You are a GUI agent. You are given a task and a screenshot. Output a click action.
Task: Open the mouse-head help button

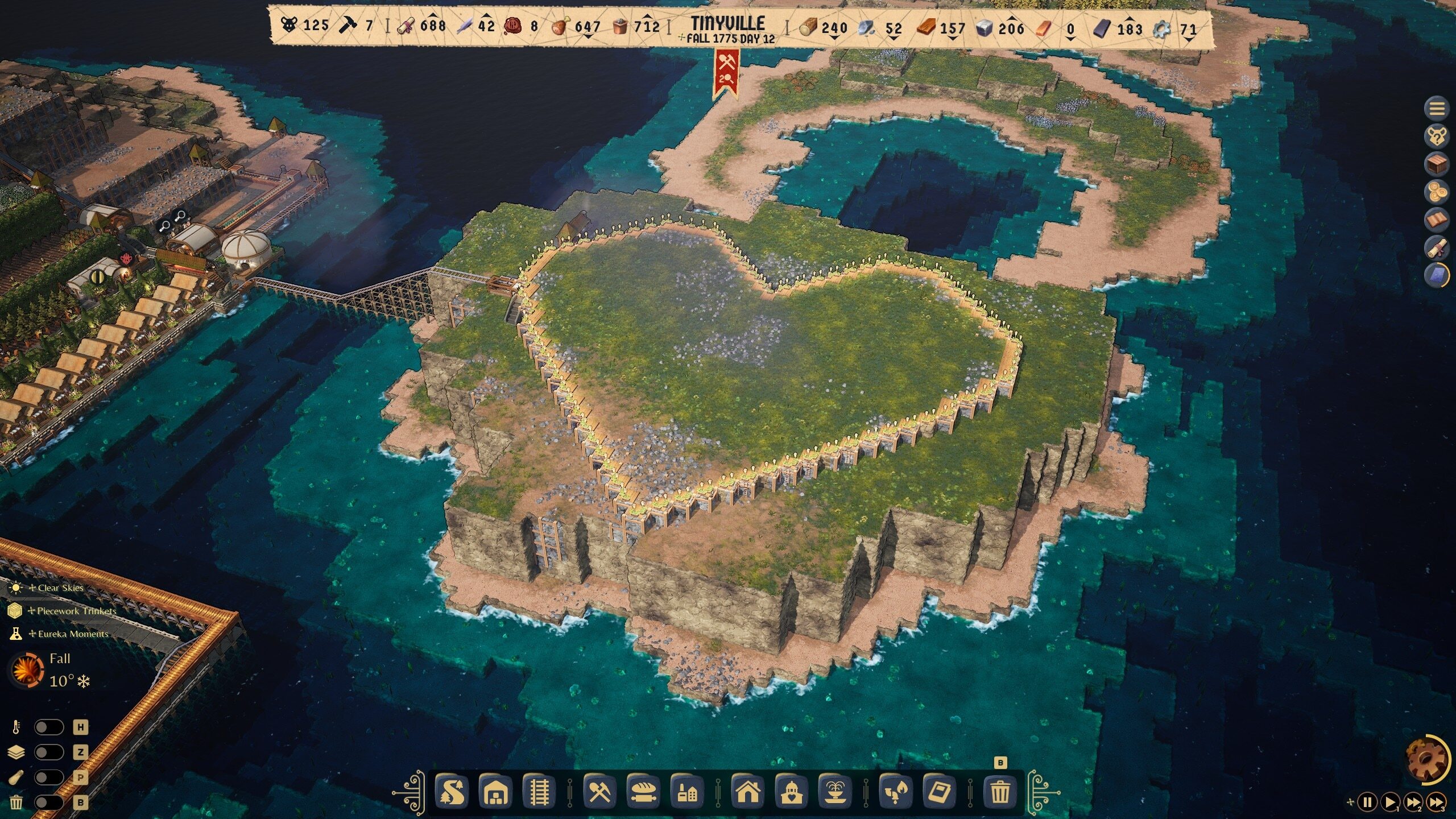[1437, 136]
